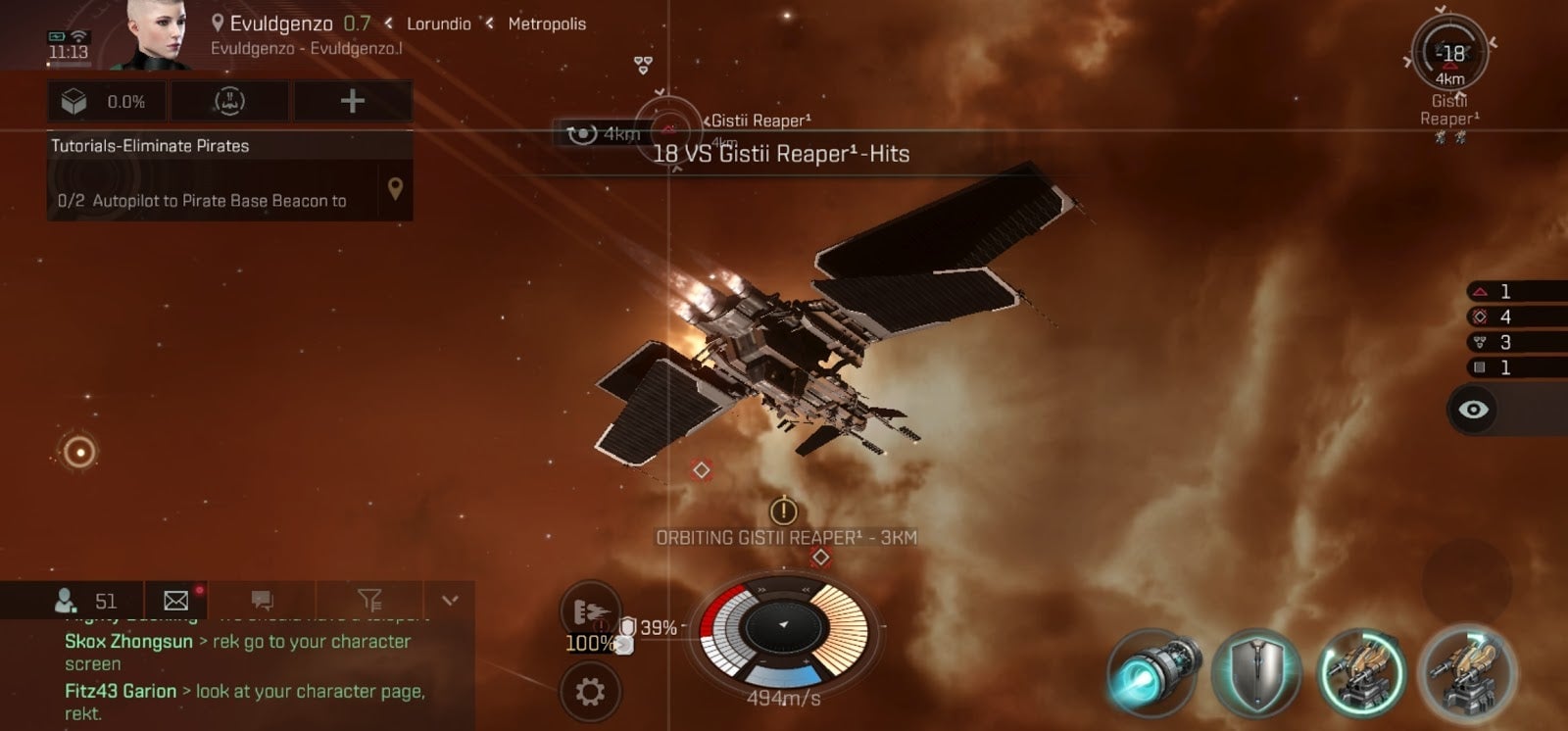The image size is (1568, 731).
Task: Open Local channel showing 51 members
Action: pyautogui.click(x=88, y=599)
